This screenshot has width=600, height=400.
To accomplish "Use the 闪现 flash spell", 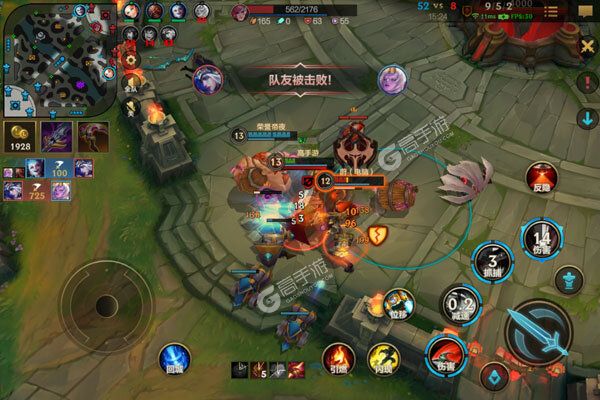I will pyautogui.click(x=382, y=359).
